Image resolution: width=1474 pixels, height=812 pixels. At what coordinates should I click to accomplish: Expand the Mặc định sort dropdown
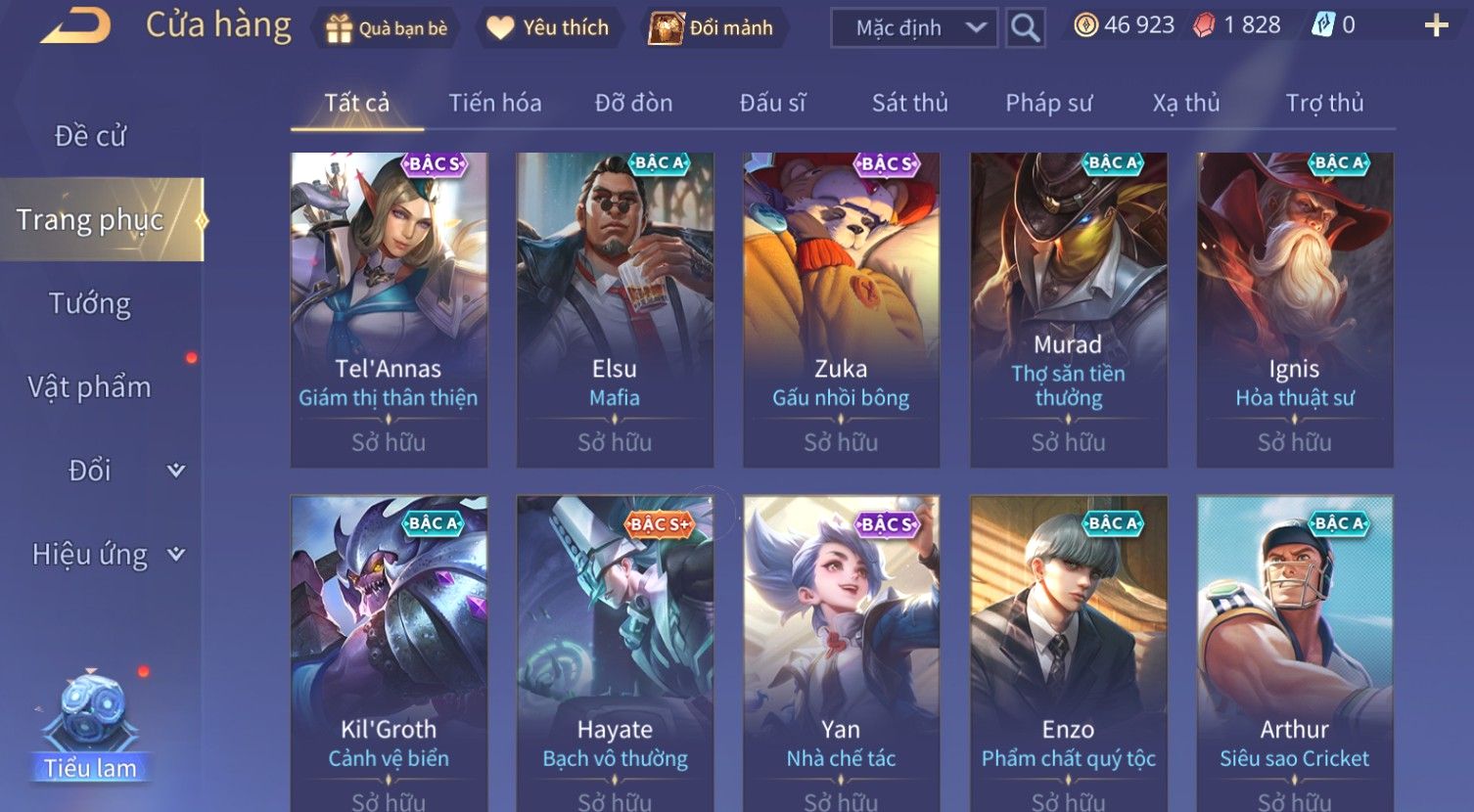click(x=913, y=28)
